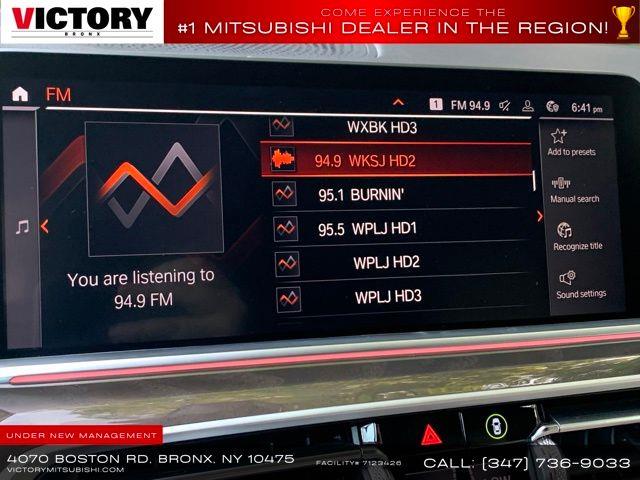Activate Recognize title

[x=577, y=236]
